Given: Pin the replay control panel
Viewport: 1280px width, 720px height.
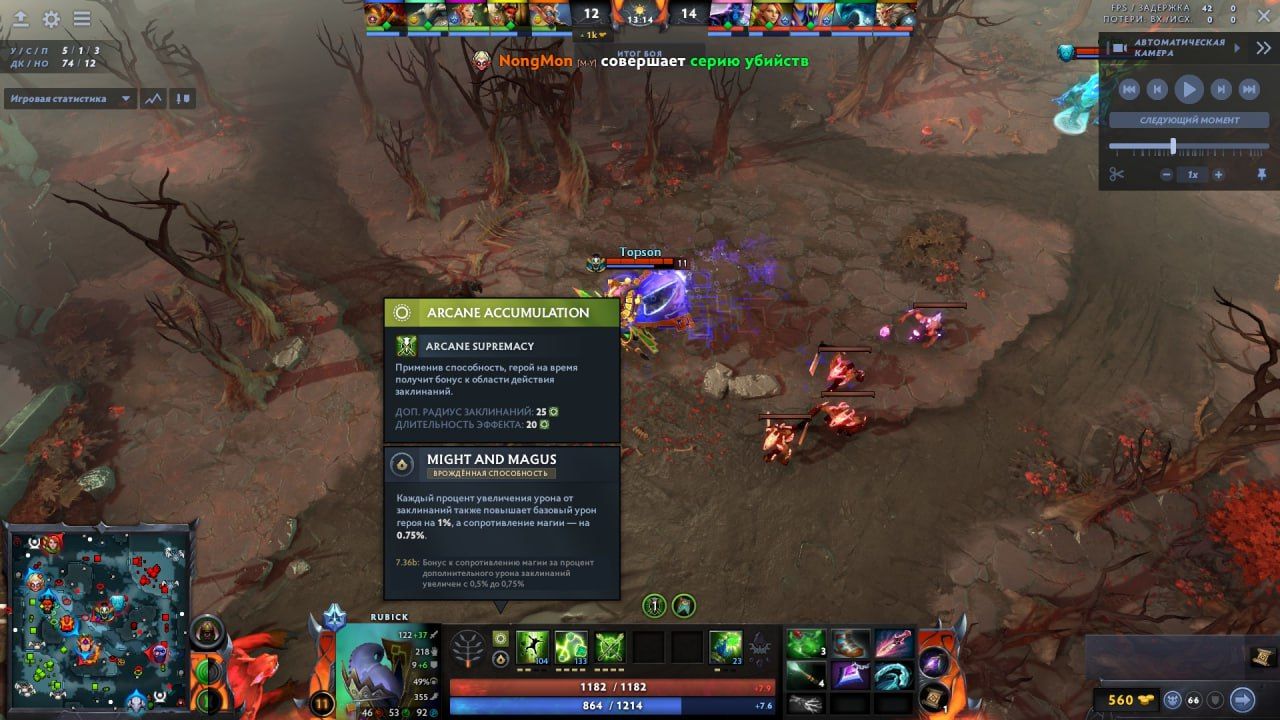Looking at the screenshot, I should pyautogui.click(x=1263, y=175).
